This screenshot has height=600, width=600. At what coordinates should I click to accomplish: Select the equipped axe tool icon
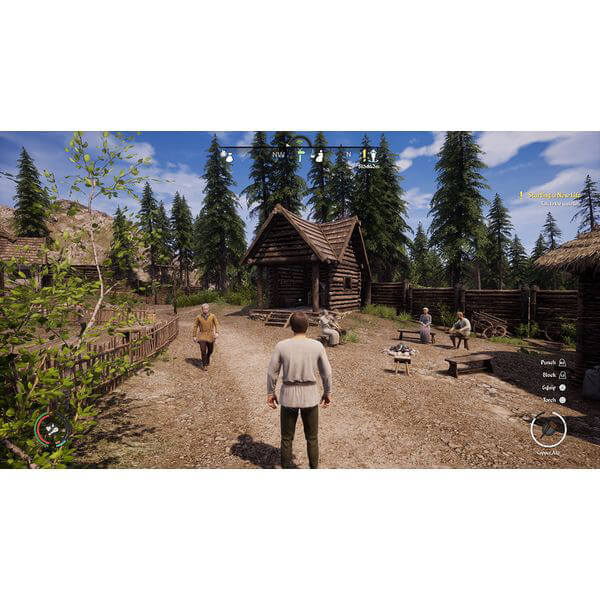click(548, 429)
